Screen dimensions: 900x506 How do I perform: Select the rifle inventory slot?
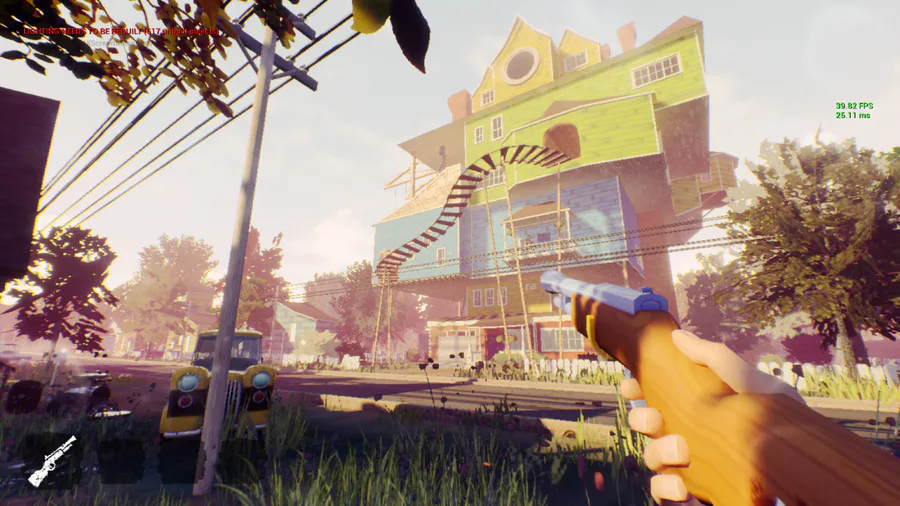(52, 460)
